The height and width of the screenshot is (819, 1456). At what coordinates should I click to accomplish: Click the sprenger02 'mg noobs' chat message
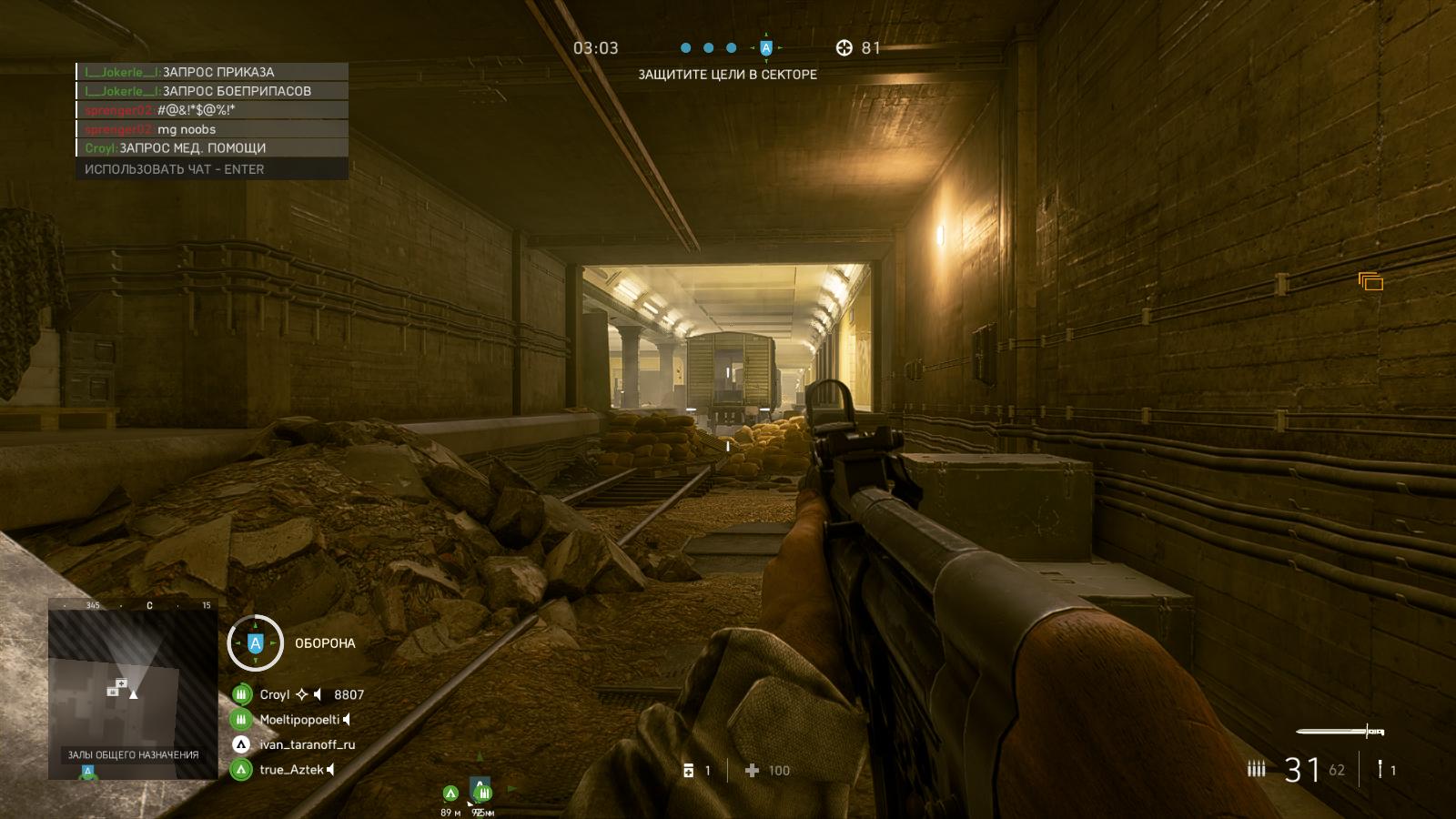coord(211,129)
